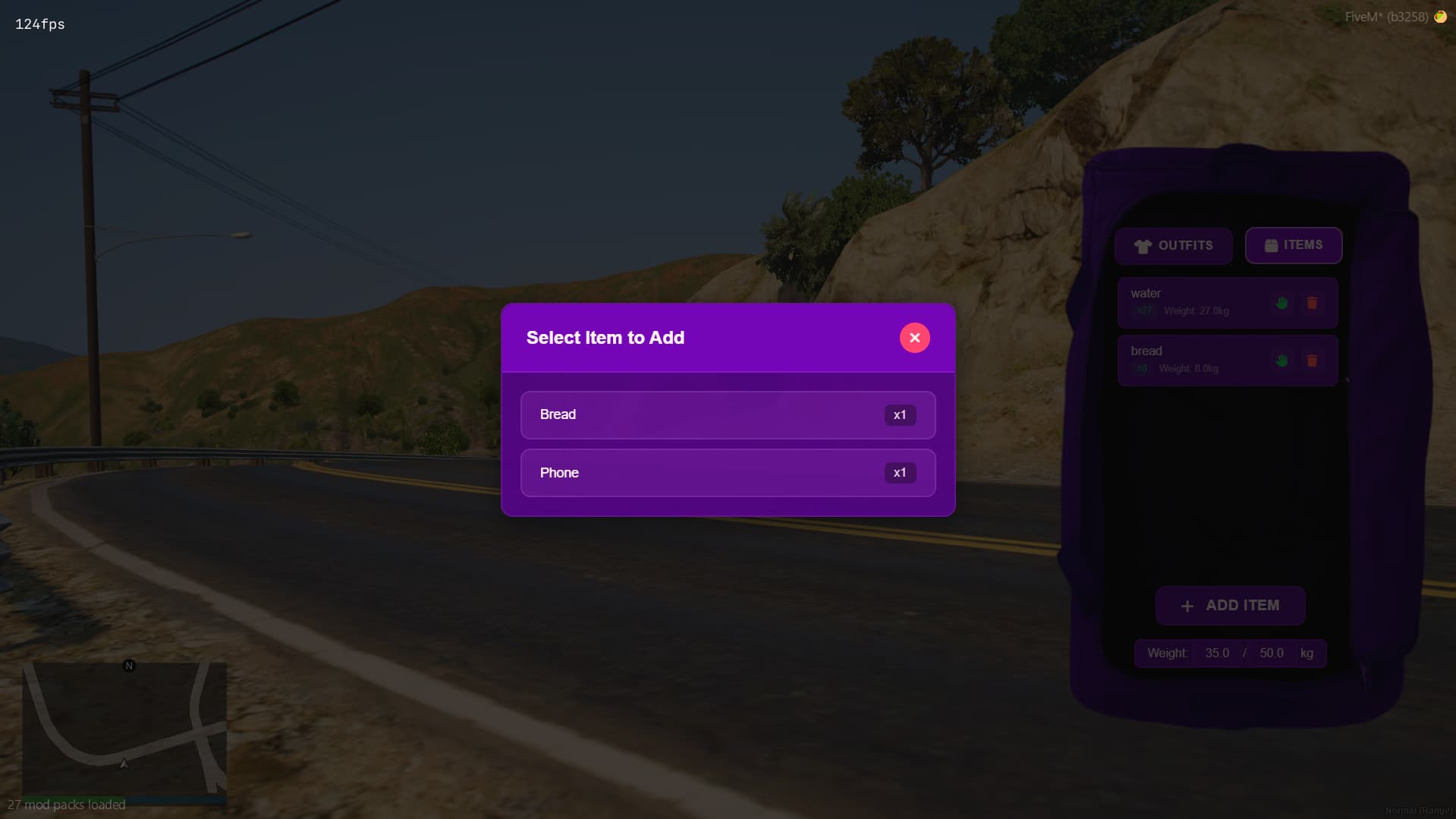The image size is (1456, 819).
Task: Switch to the OUTFITS tab
Action: pyautogui.click(x=1173, y=245)
